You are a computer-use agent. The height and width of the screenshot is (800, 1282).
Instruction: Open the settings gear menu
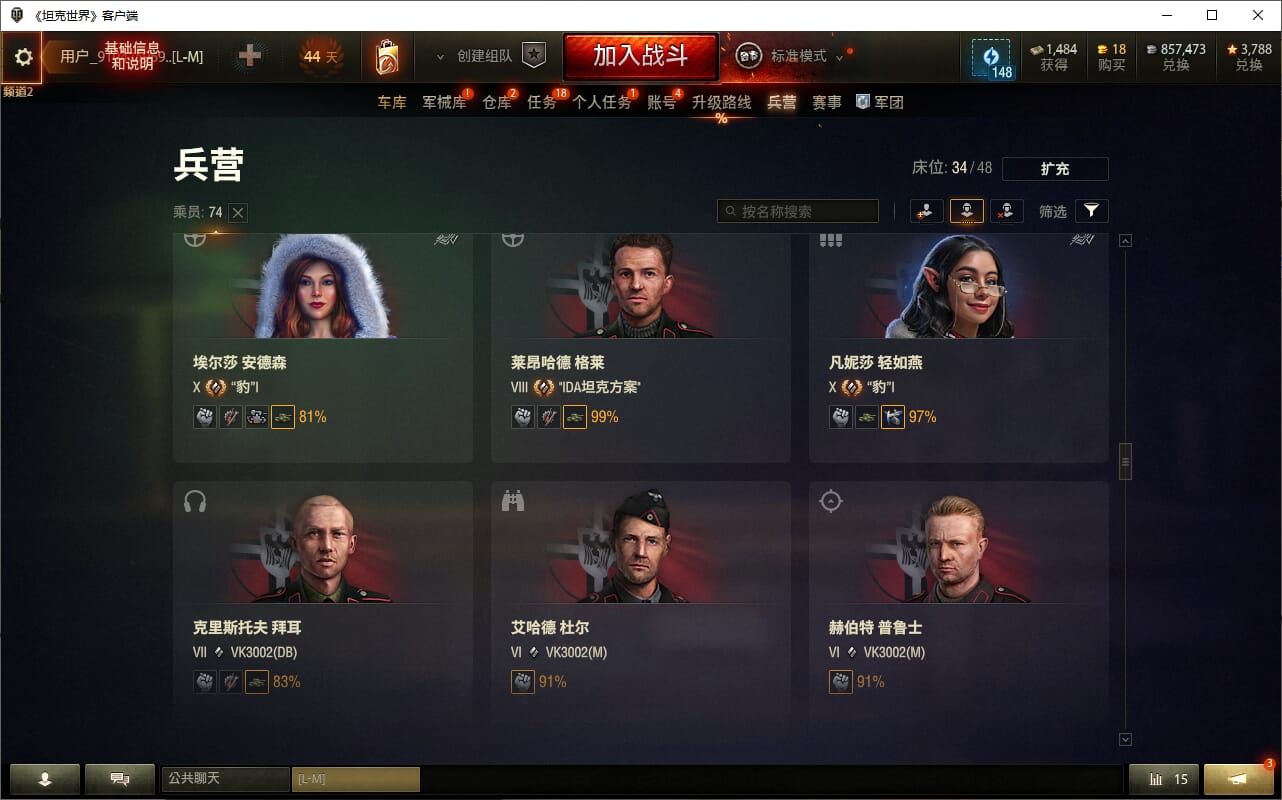(23, 57)
